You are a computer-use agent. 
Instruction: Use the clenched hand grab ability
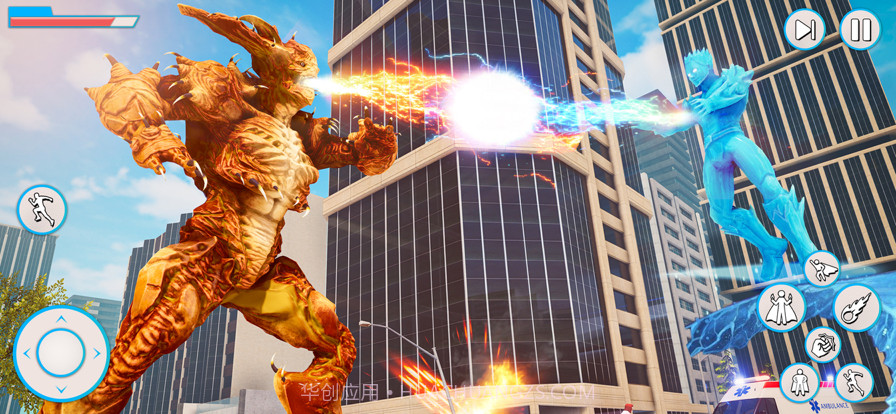[x=823, y=345]
